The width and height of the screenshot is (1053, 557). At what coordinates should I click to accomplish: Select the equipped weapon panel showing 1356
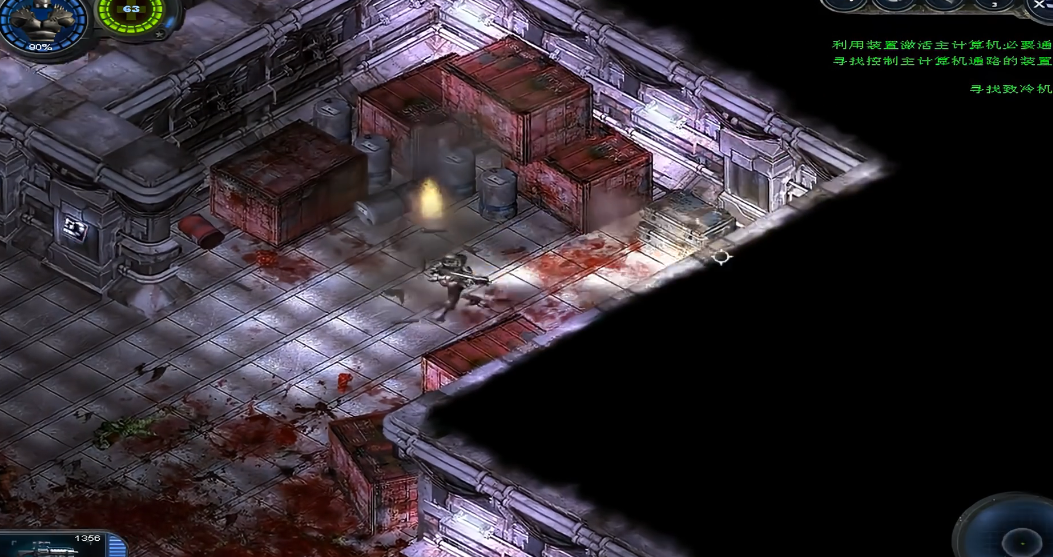coord(62,545)
